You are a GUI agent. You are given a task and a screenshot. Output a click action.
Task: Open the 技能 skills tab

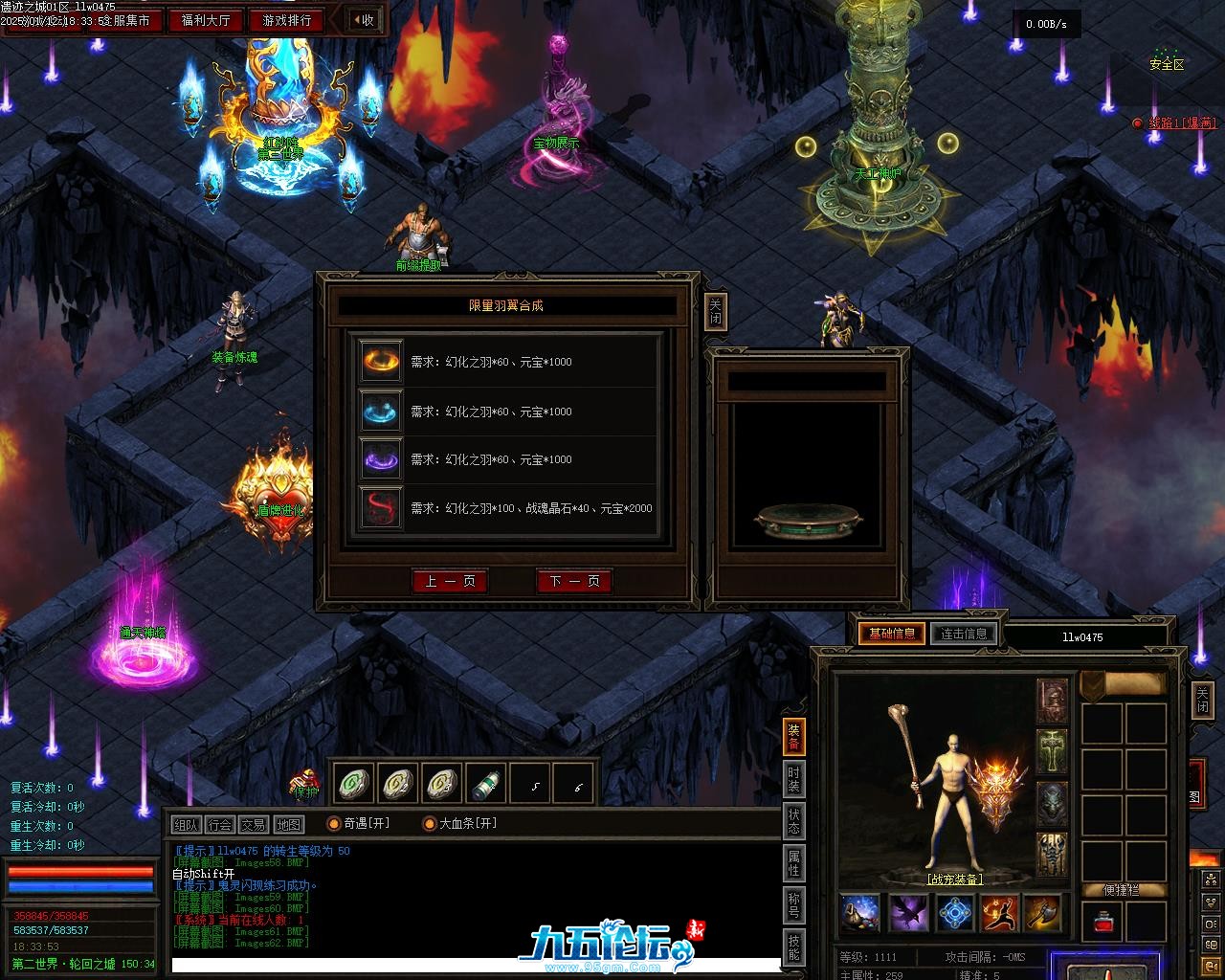point(794,947)
